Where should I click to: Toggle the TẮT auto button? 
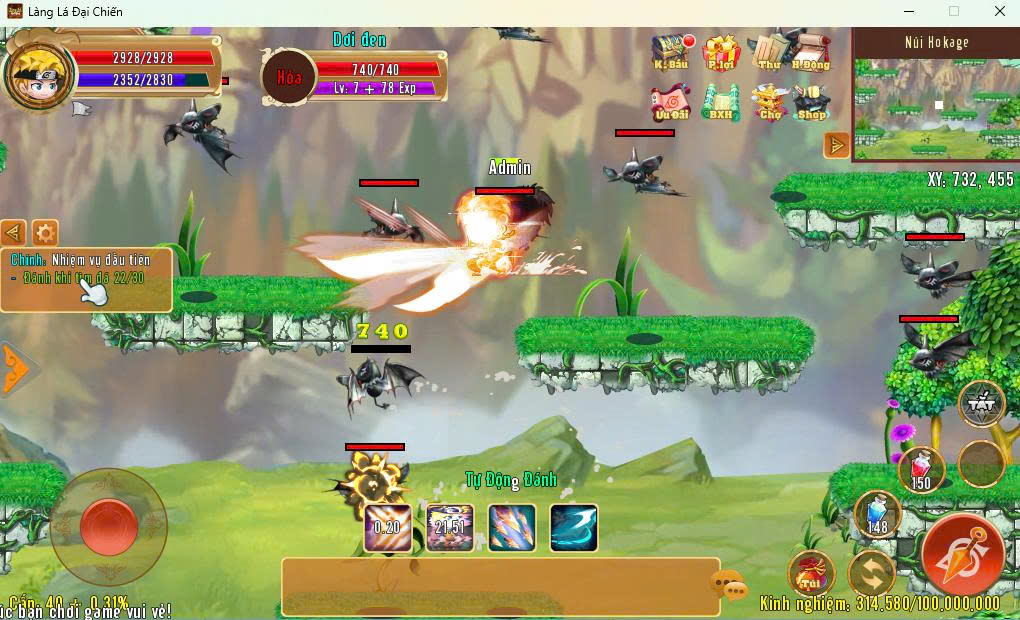(x=981, y=404)
